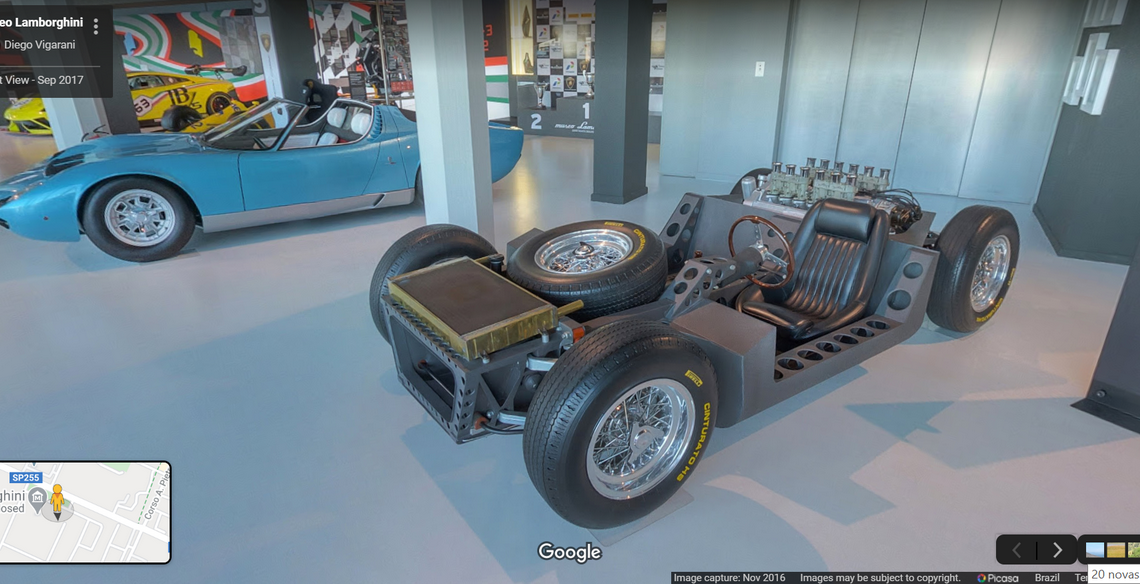Viewport: 1140px width, 584px height.
Task: Go to the next photo with right arrow
Action: pyautogui.click(x=1057, y=550)
